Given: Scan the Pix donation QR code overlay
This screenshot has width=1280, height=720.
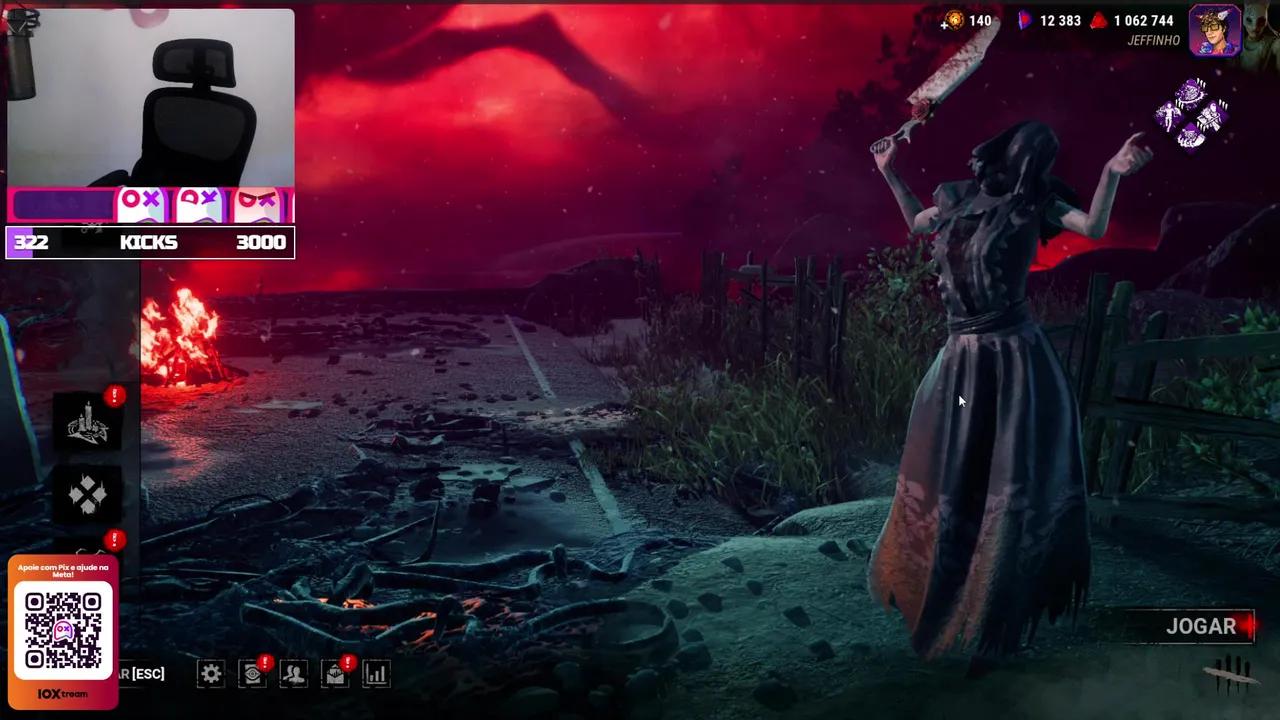Looking at the screenshot, I should 62,628.
